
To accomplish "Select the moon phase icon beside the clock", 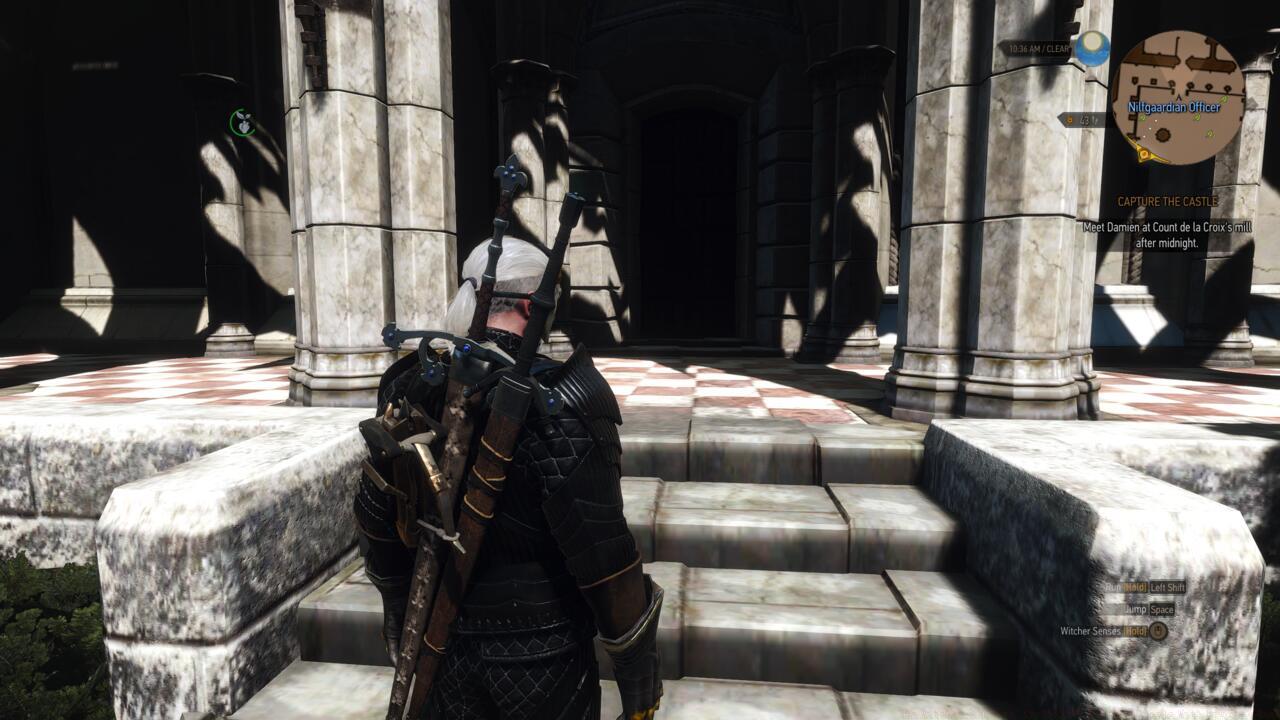I will (x=1093, y=47).
